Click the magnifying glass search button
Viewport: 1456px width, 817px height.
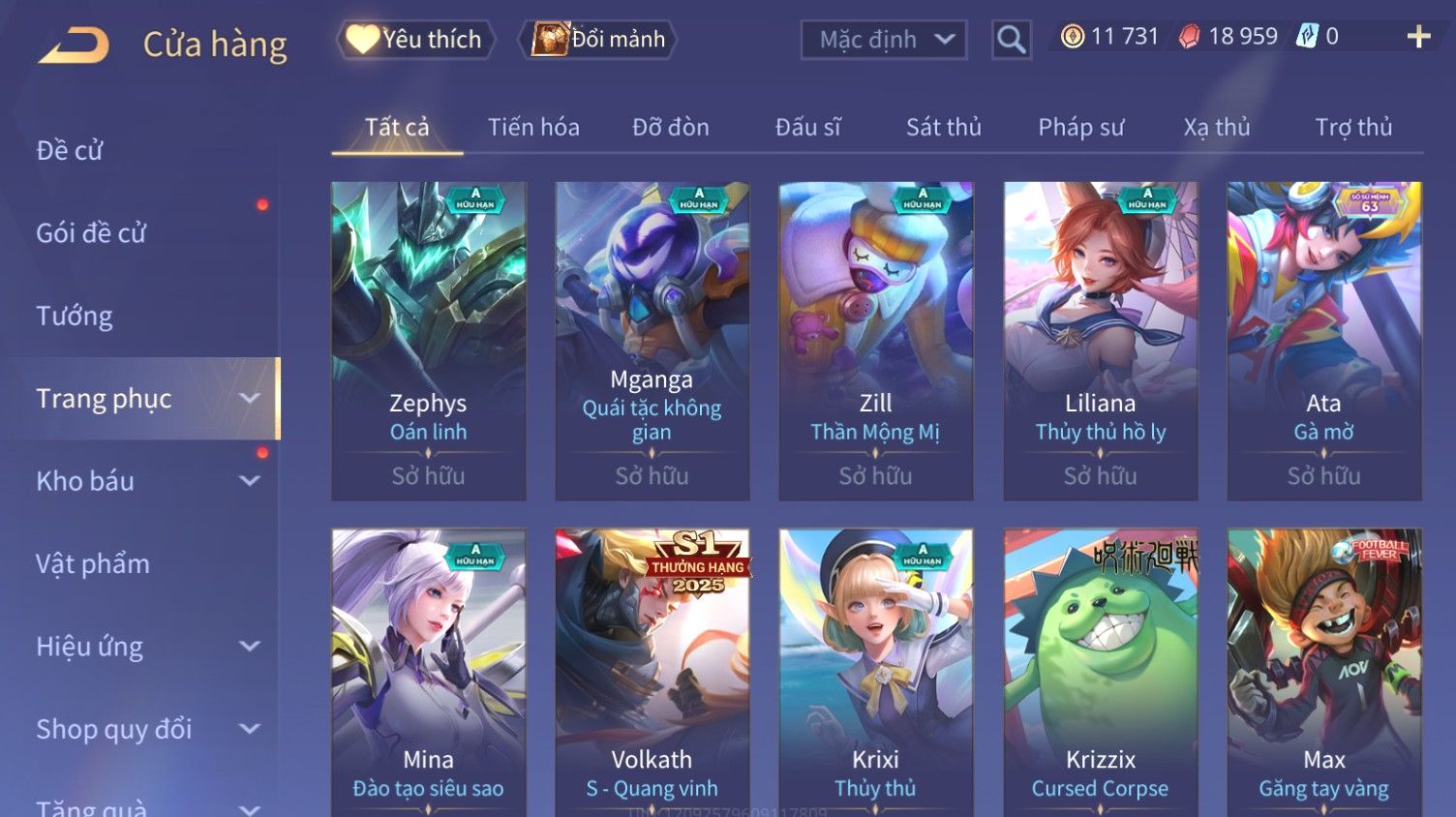pyautogui.click(x=1011, y=40)
